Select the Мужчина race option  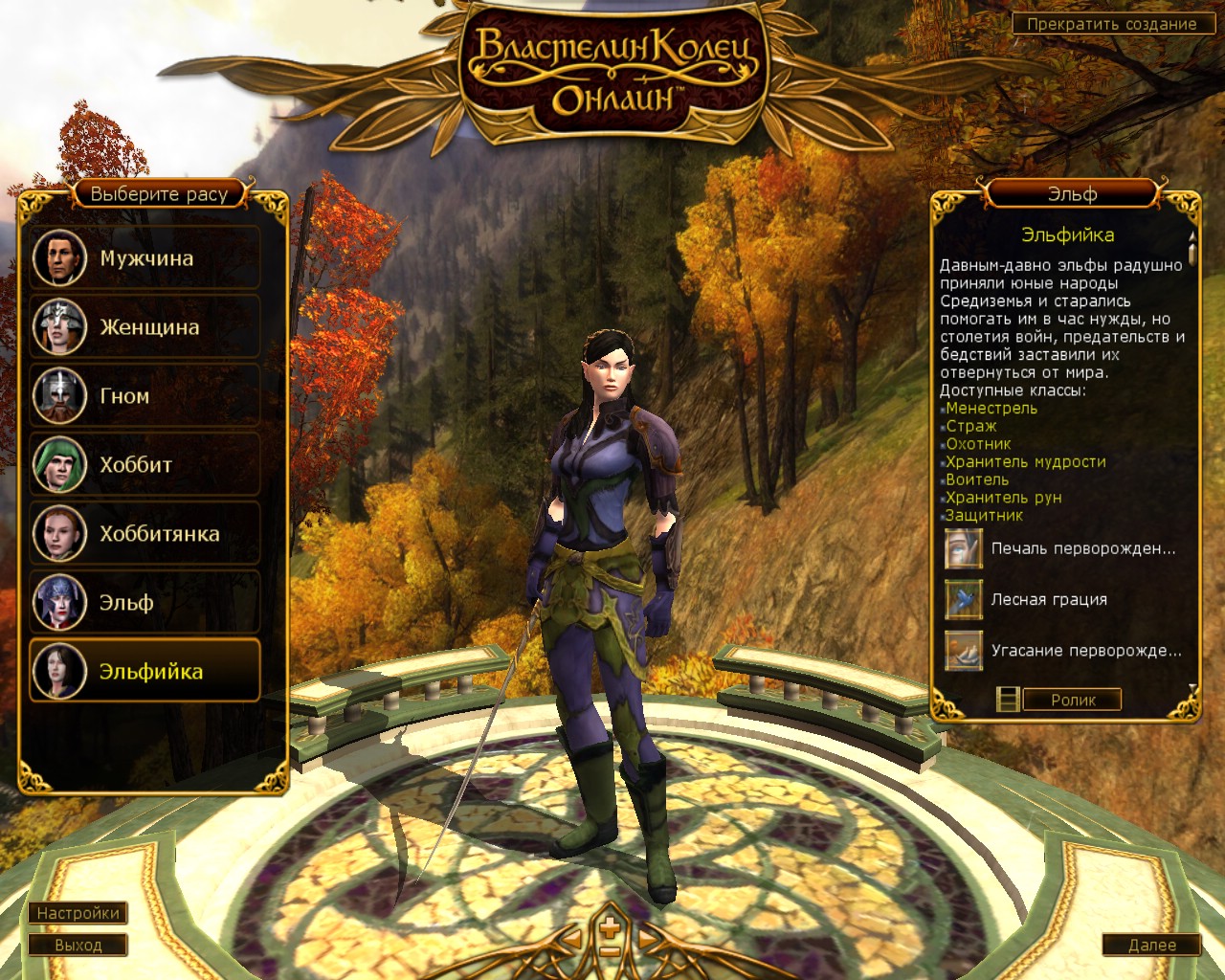point(145,258)
